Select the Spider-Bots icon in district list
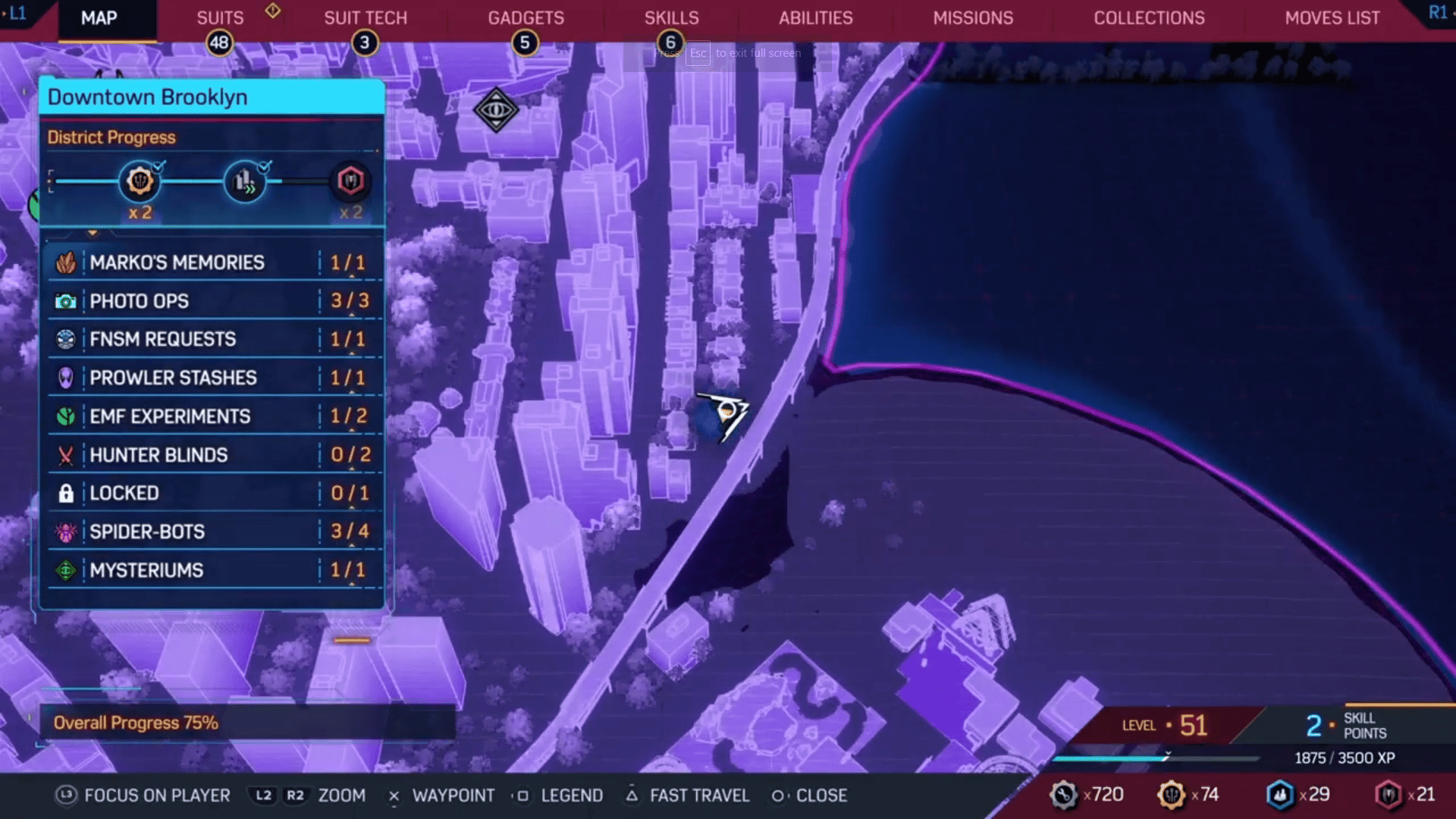1456x819 pixels. (67, 532)
